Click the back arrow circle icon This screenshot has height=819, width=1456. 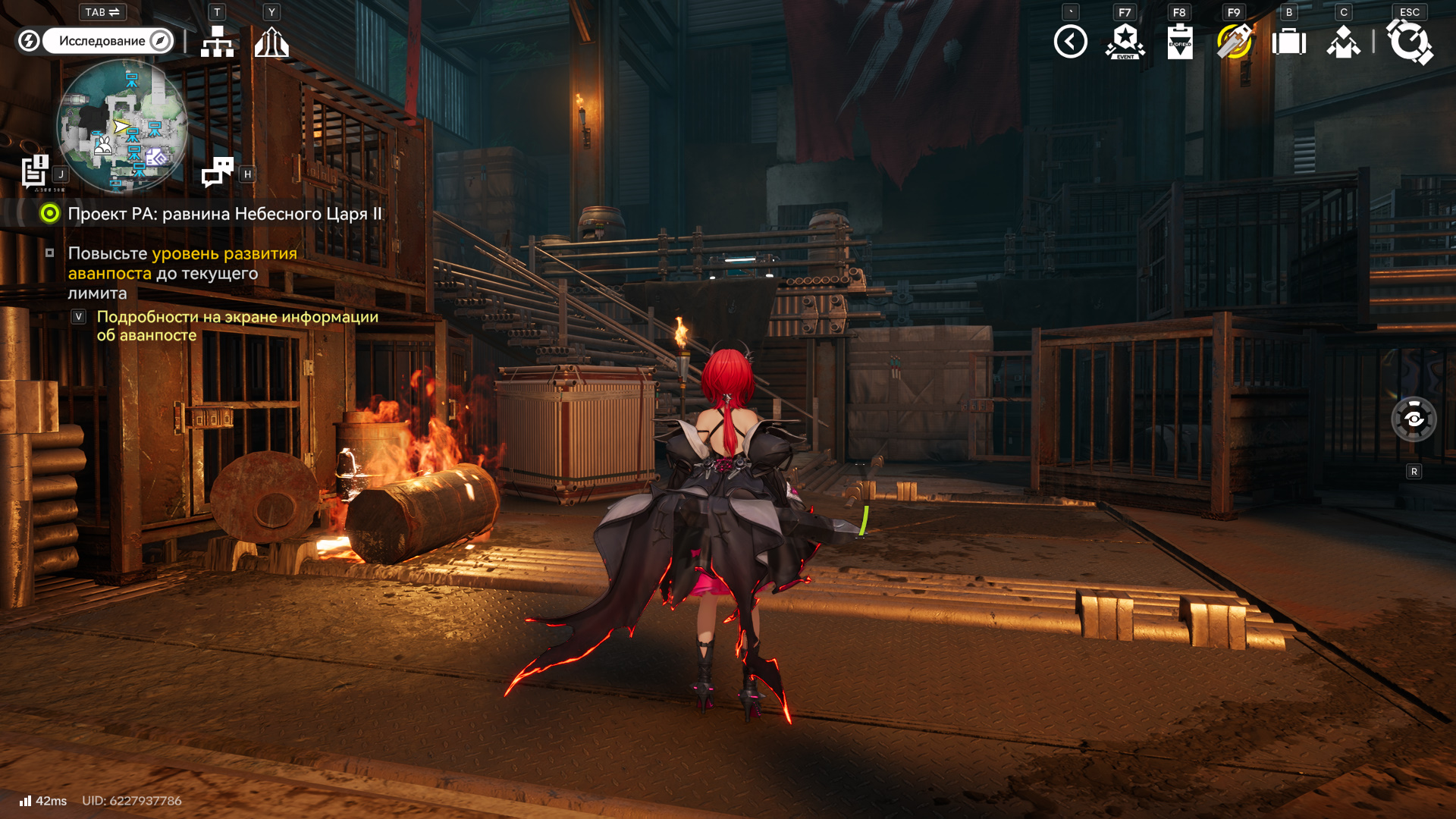1070,42
